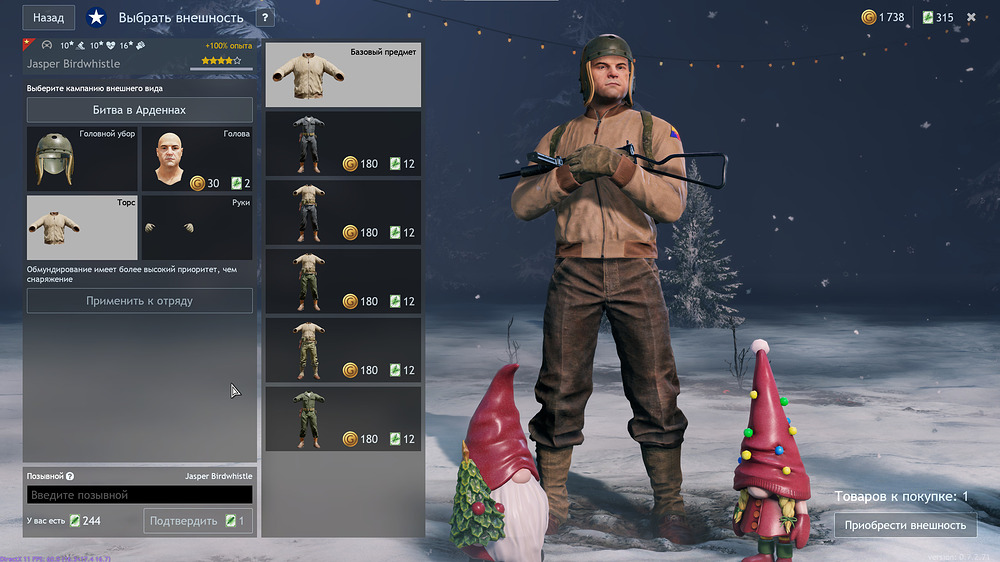This screenshot has height=562, width=1000.
Task: Select the Базовый предмет tan jacket
Action: (343, 75)
